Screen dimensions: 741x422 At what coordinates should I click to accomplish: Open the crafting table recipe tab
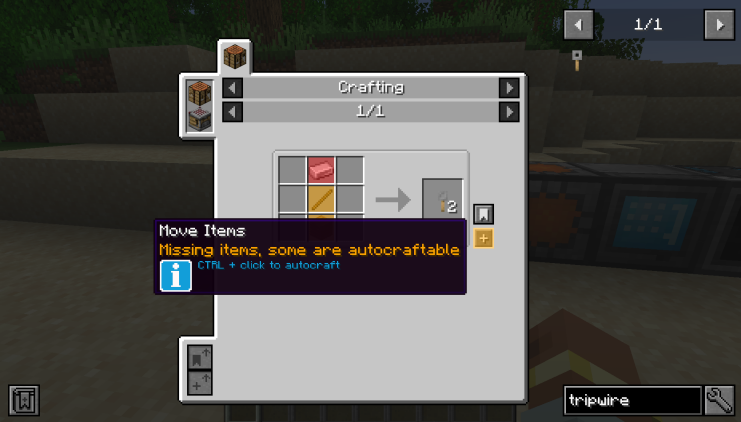tap(235, 55)
